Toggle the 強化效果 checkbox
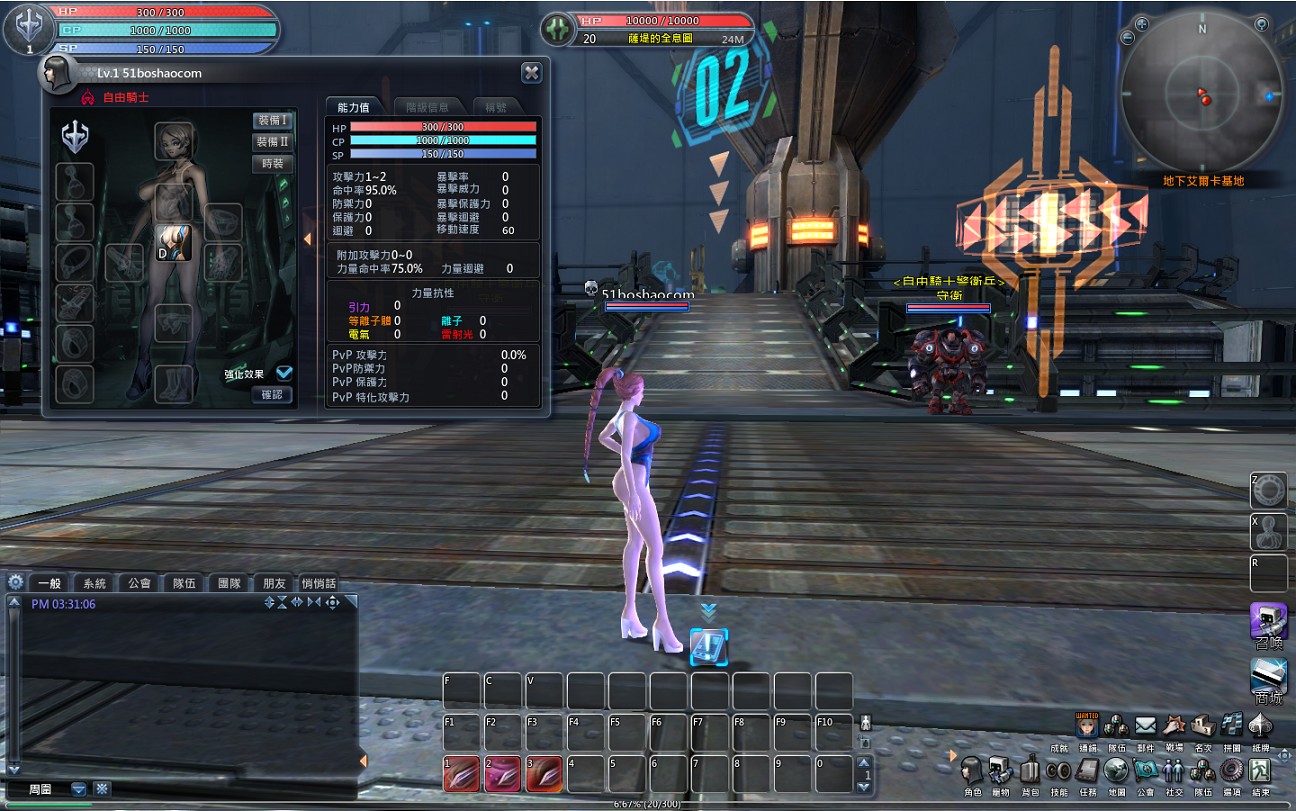This screenshot has height=811, width=1296. pyautogui.click(x=285, y=373)
